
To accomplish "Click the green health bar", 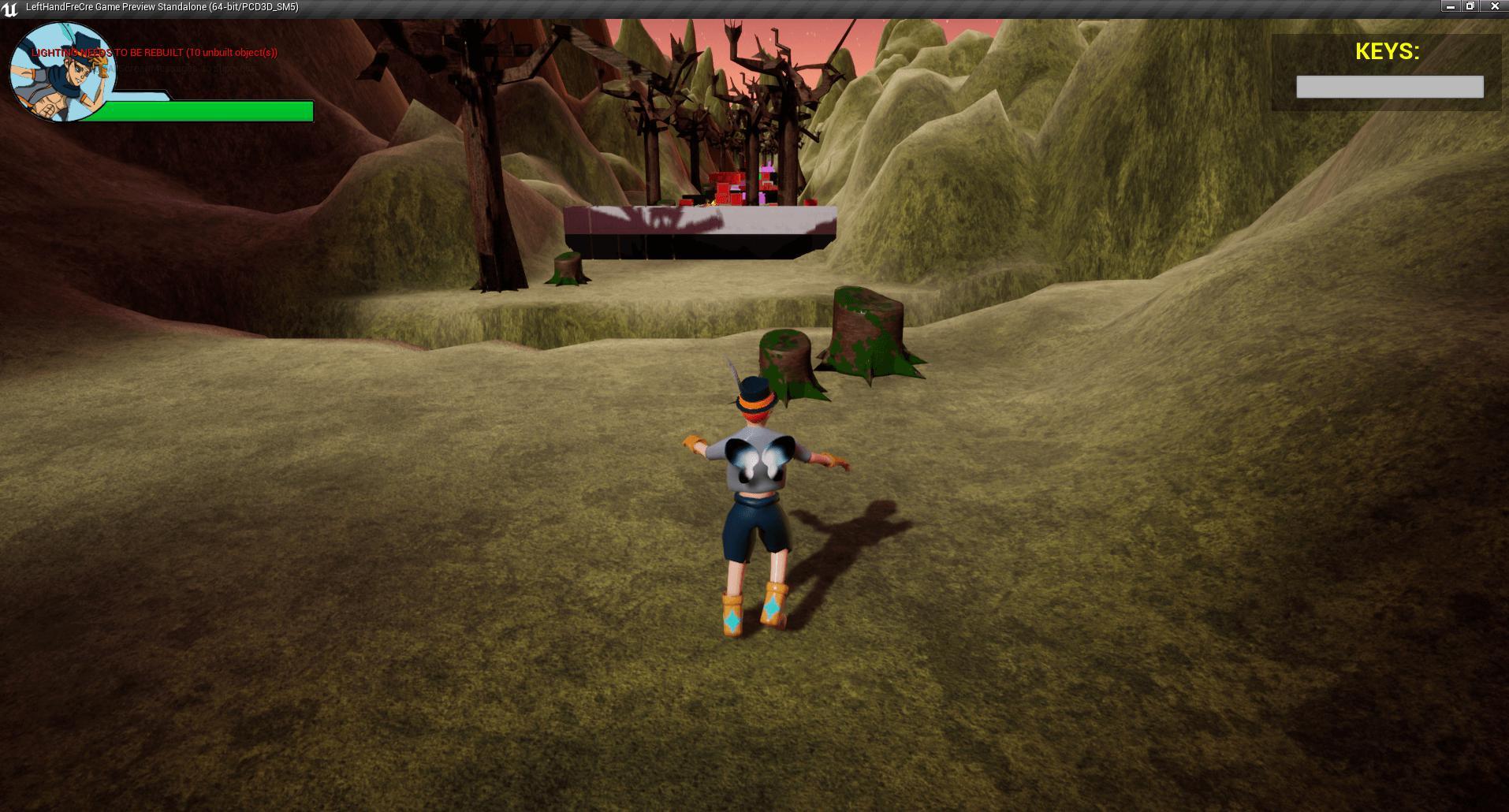I will (x=205, y=111).
